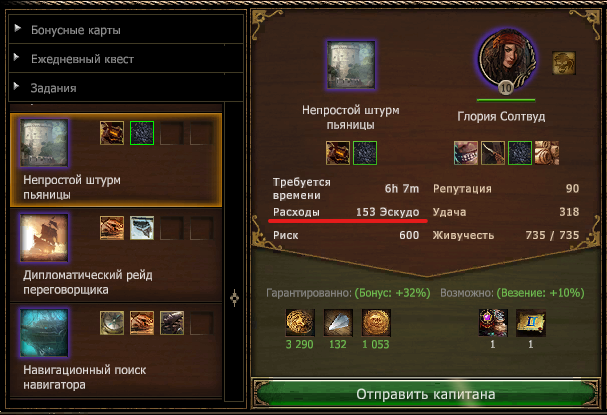View the possible blue book reward icon

(529, 323)
